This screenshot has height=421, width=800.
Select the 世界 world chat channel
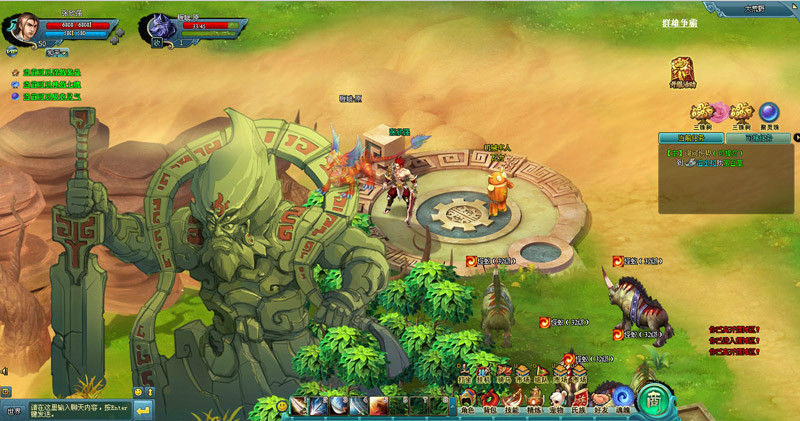click(x=13, y=410)
